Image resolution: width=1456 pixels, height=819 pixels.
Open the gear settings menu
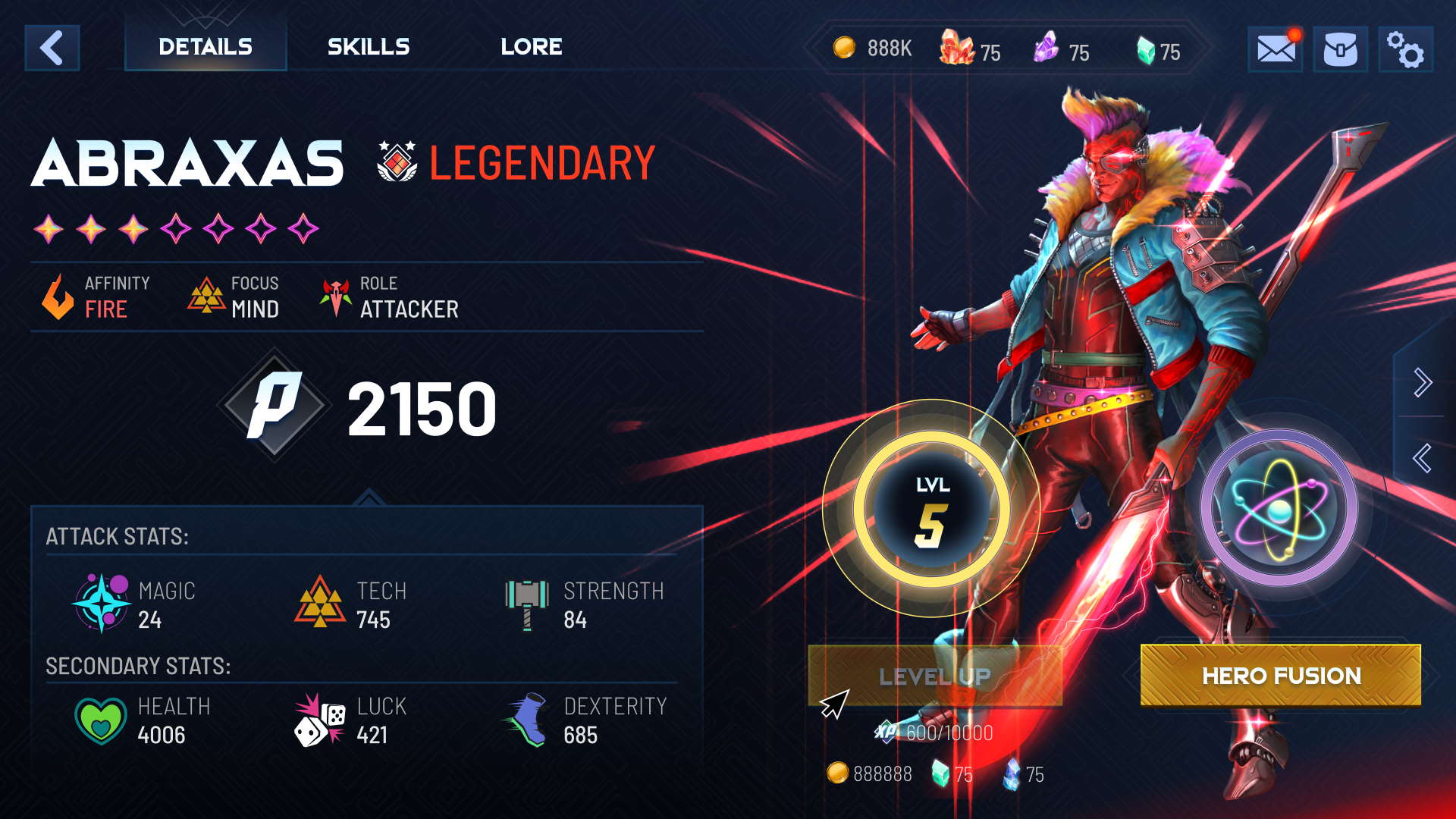point(1405,49)
